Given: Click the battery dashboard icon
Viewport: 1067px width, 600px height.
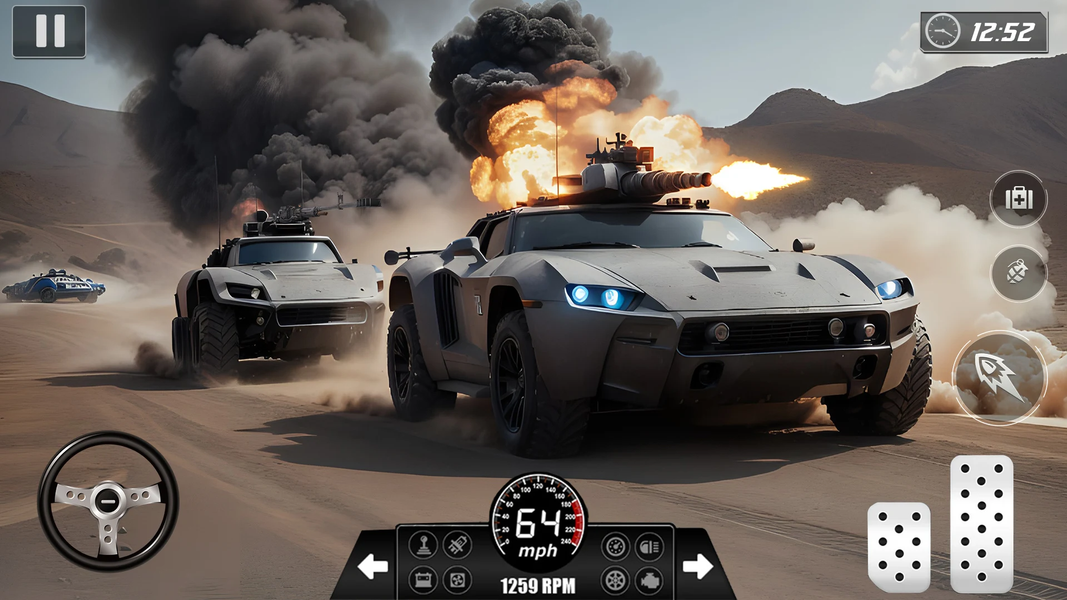Looking at the screenshot, I should click(422, 580).
